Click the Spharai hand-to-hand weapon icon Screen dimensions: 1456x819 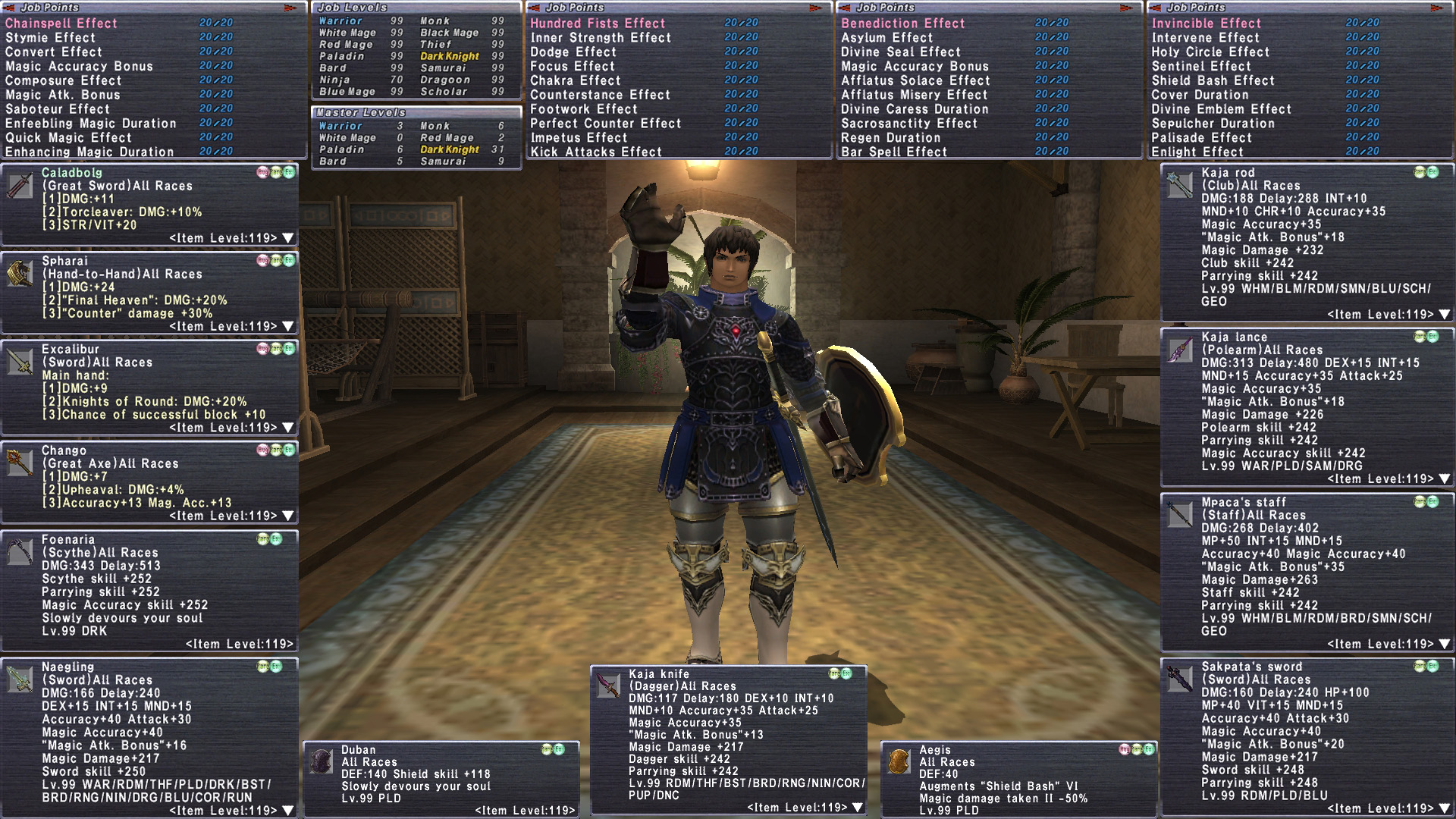click(x=20, y=274)
